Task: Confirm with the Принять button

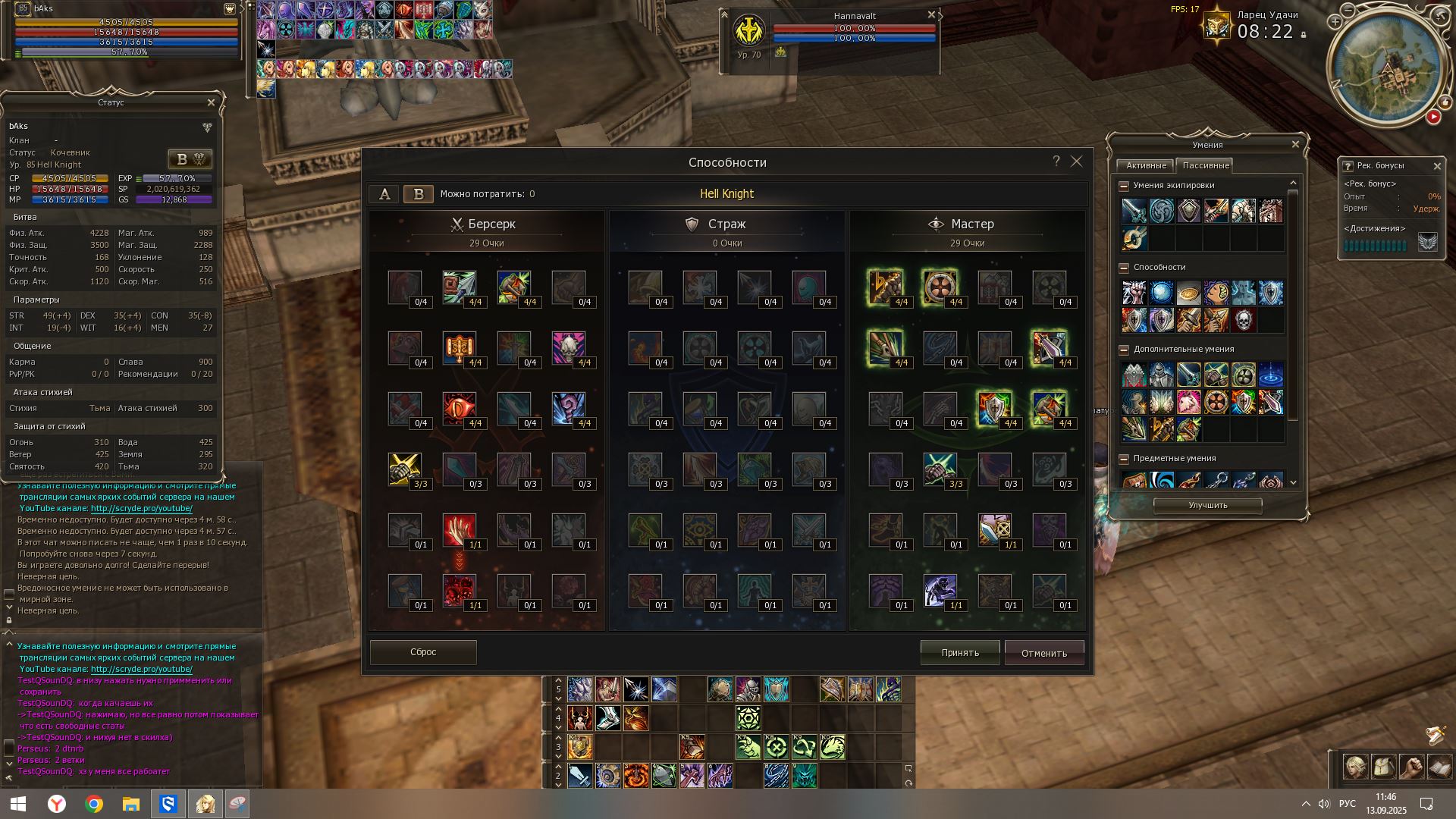Action: (959, 653)
